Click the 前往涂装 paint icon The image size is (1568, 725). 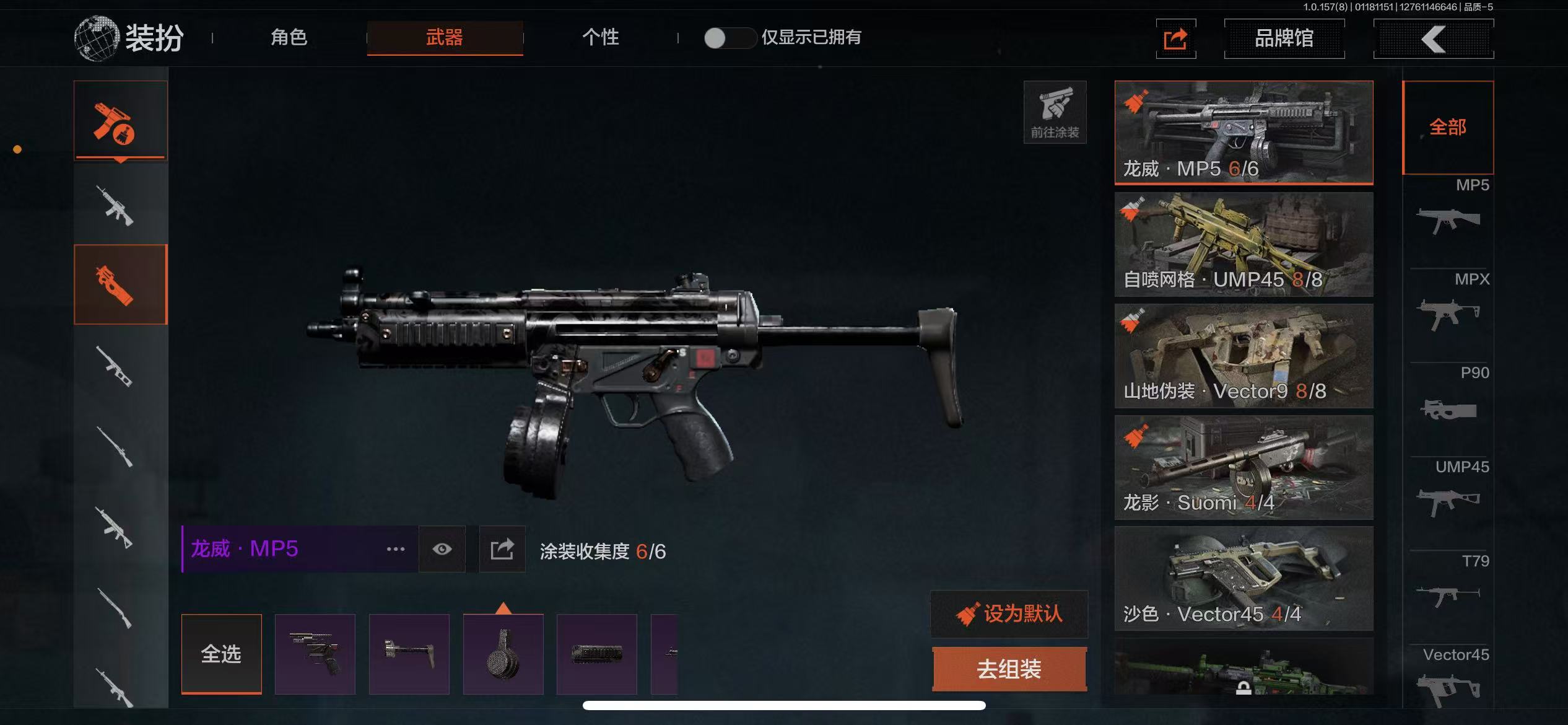click(x=1055, y=112)
